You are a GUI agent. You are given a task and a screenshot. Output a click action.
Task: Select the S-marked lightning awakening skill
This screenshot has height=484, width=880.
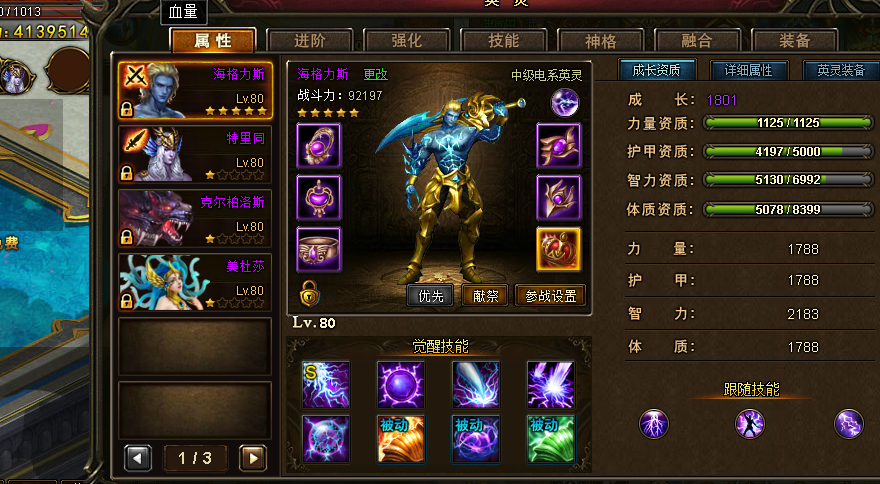[326, 385]
